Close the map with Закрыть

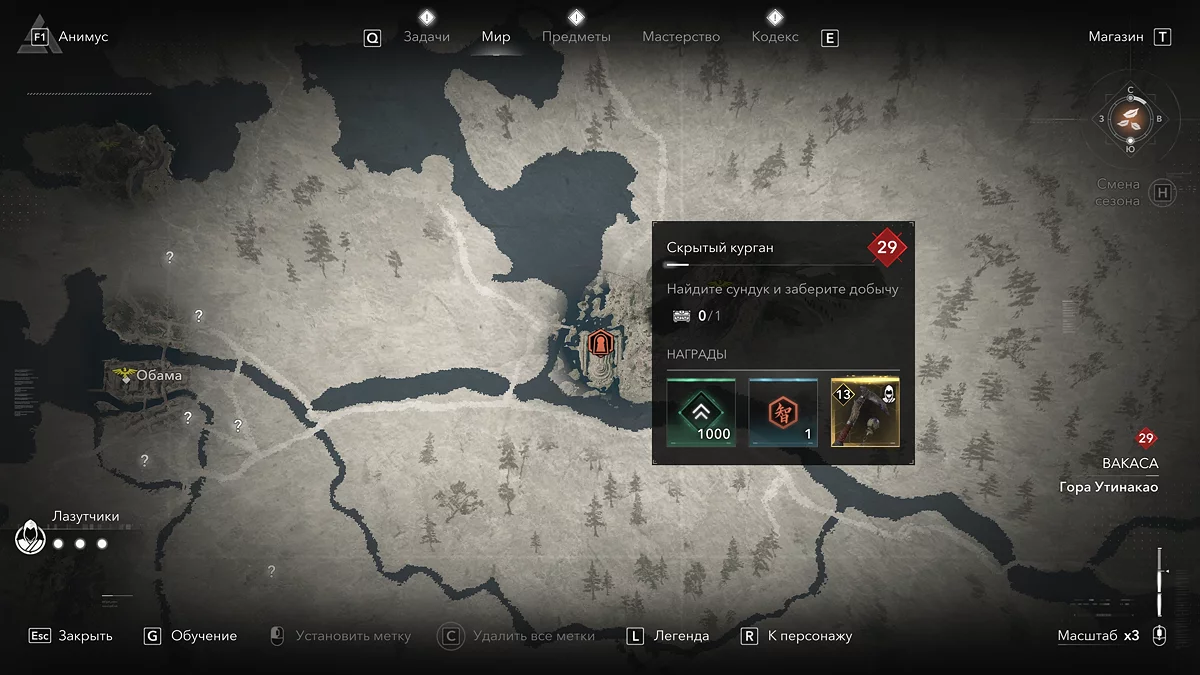pos(85,636)
